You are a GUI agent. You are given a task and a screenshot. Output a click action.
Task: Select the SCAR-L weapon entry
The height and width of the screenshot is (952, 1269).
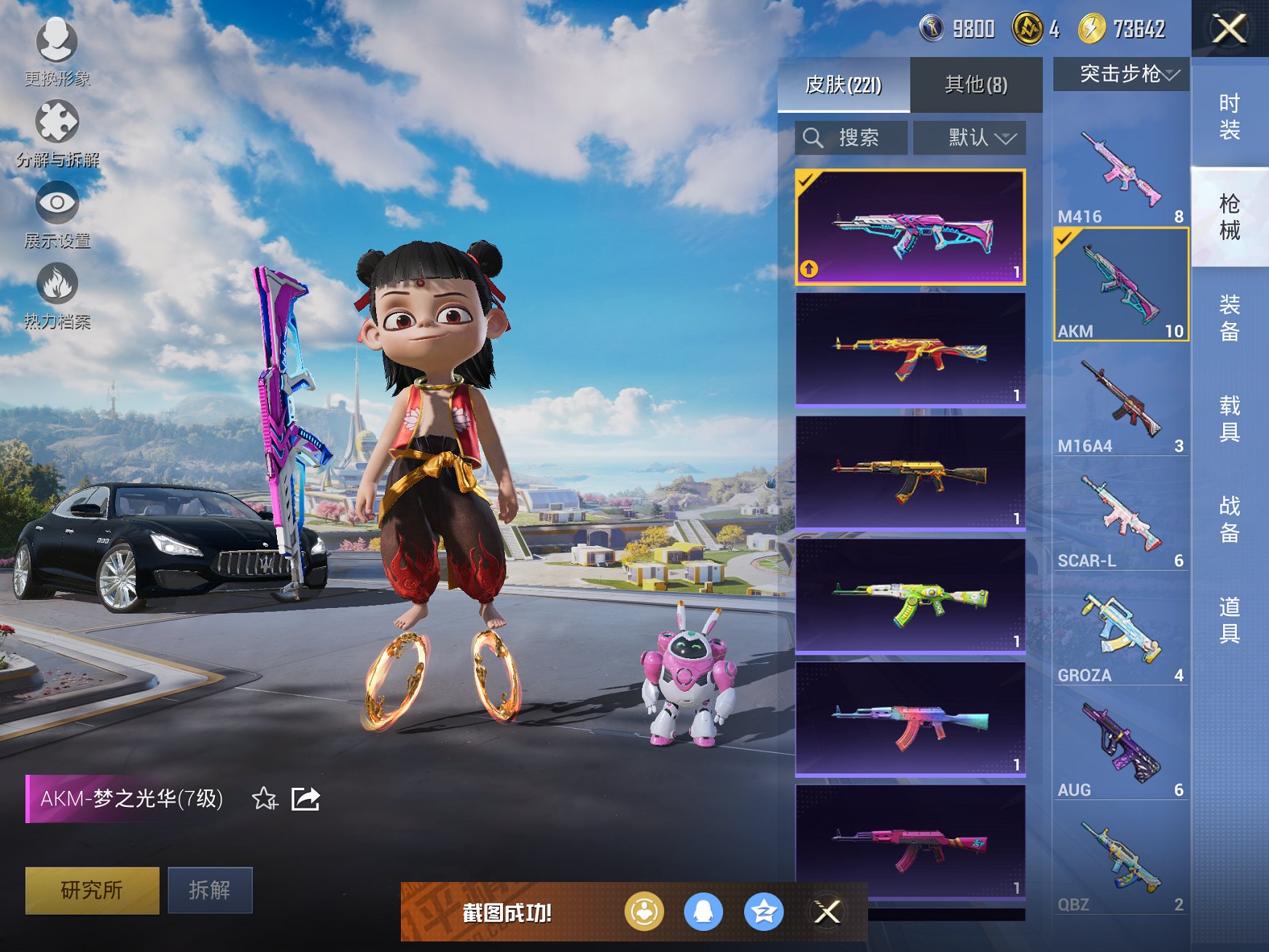coord(1120,518)
